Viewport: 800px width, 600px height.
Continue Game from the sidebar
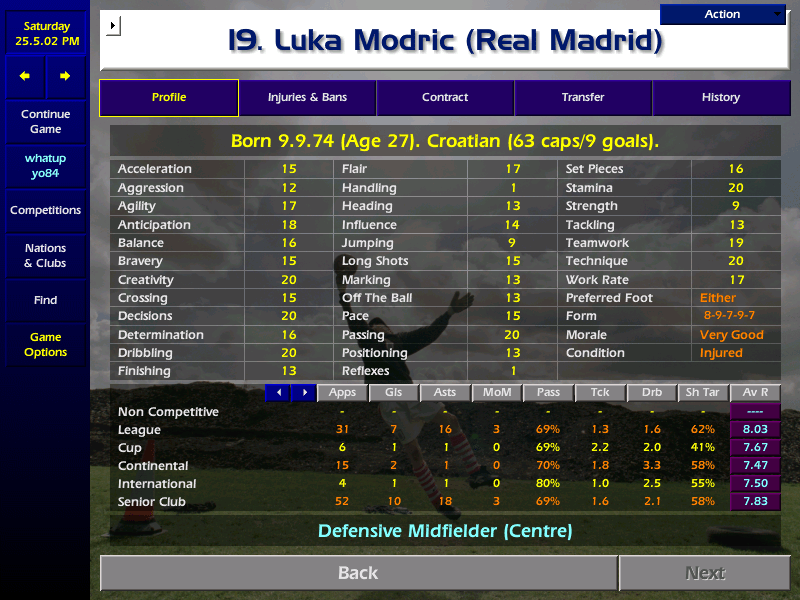coord(45,122)
